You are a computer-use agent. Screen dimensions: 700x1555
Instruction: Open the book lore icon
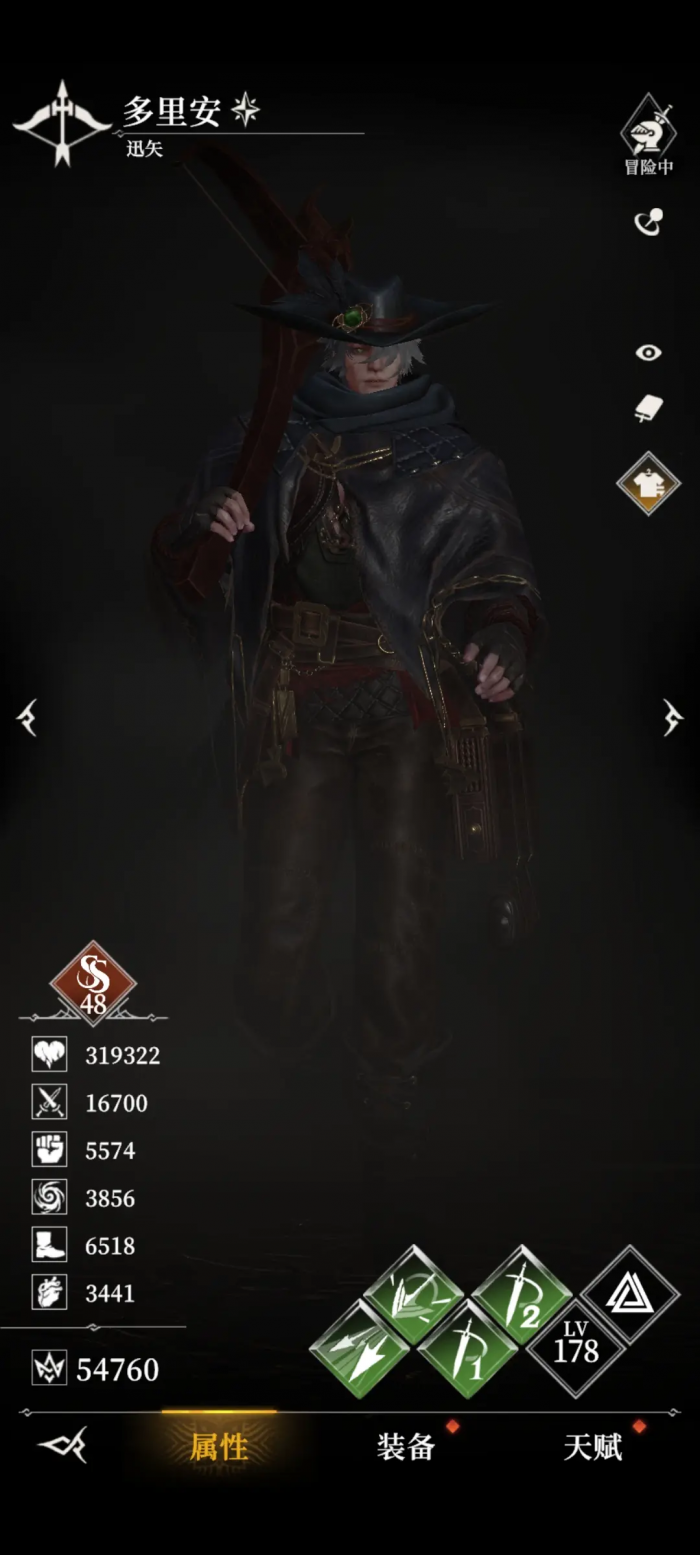pyautogui.click(x=648, y=408)
